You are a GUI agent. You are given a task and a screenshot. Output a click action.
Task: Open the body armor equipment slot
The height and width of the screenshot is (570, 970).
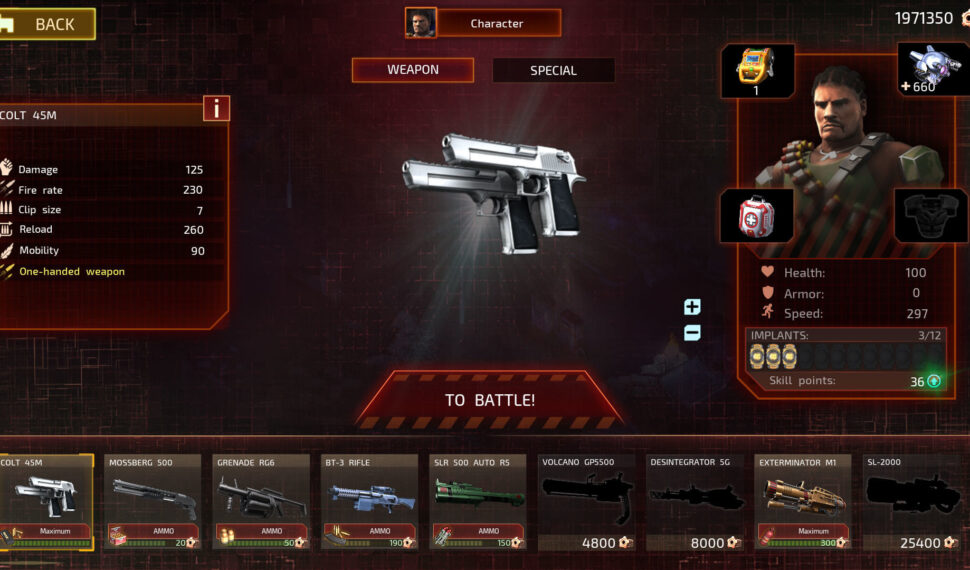(930, 216)
